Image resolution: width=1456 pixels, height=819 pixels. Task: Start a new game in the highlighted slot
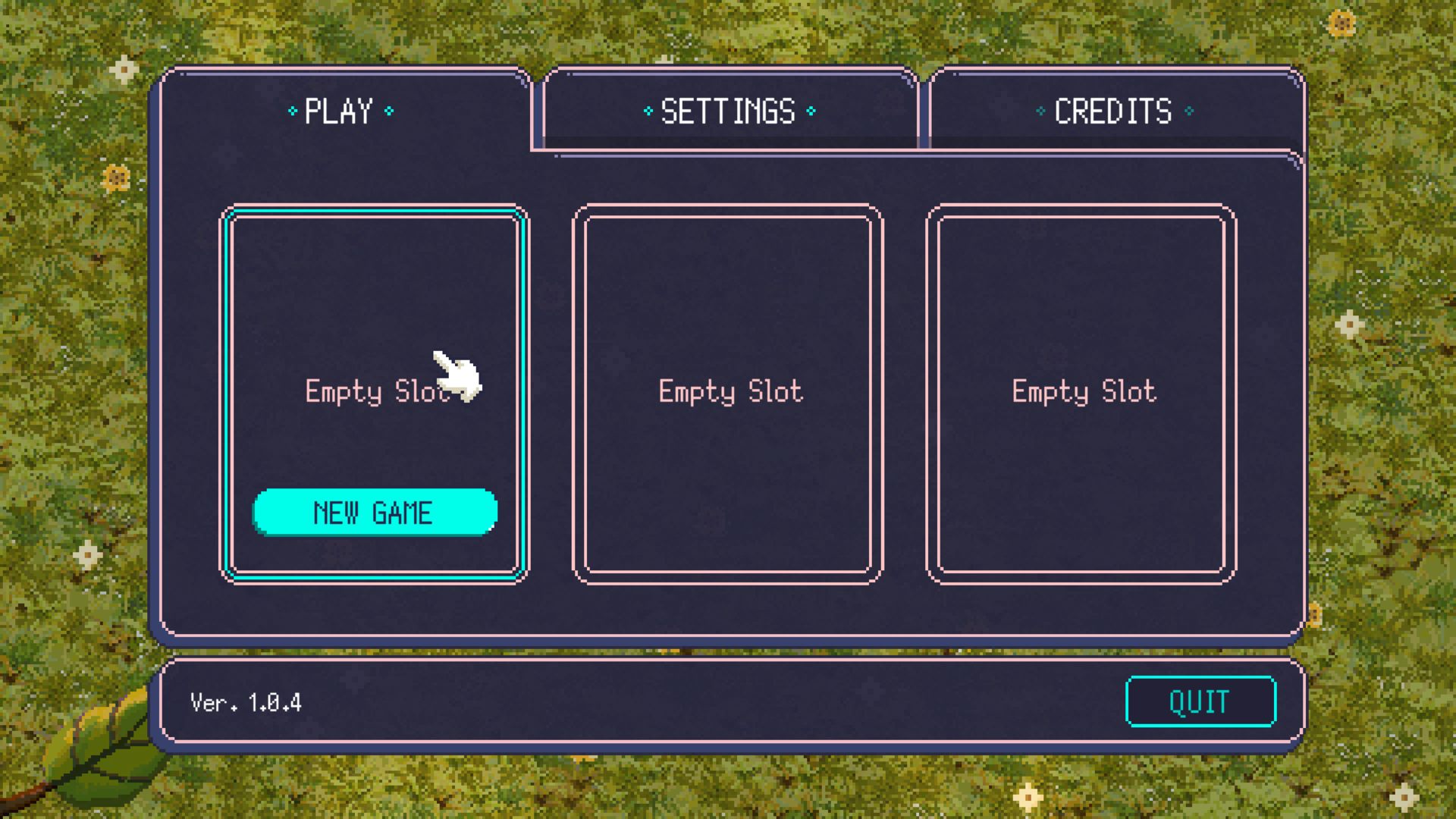(x=375, y=513)
